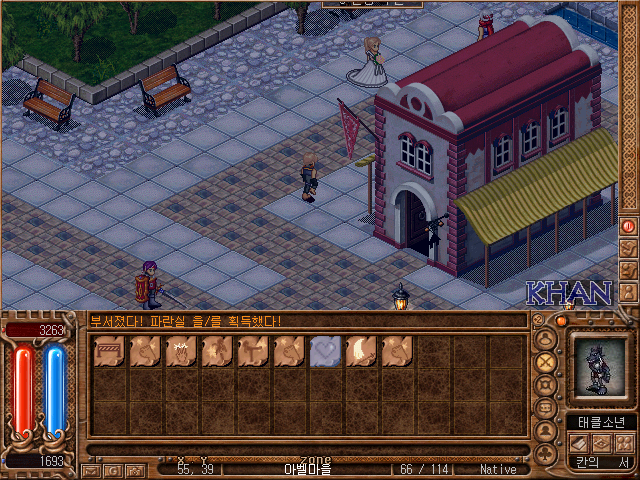This screenshot has width=640, height=480.
Task: Click the first skill slot with barrier icon
Action: [x=110, y=351]
